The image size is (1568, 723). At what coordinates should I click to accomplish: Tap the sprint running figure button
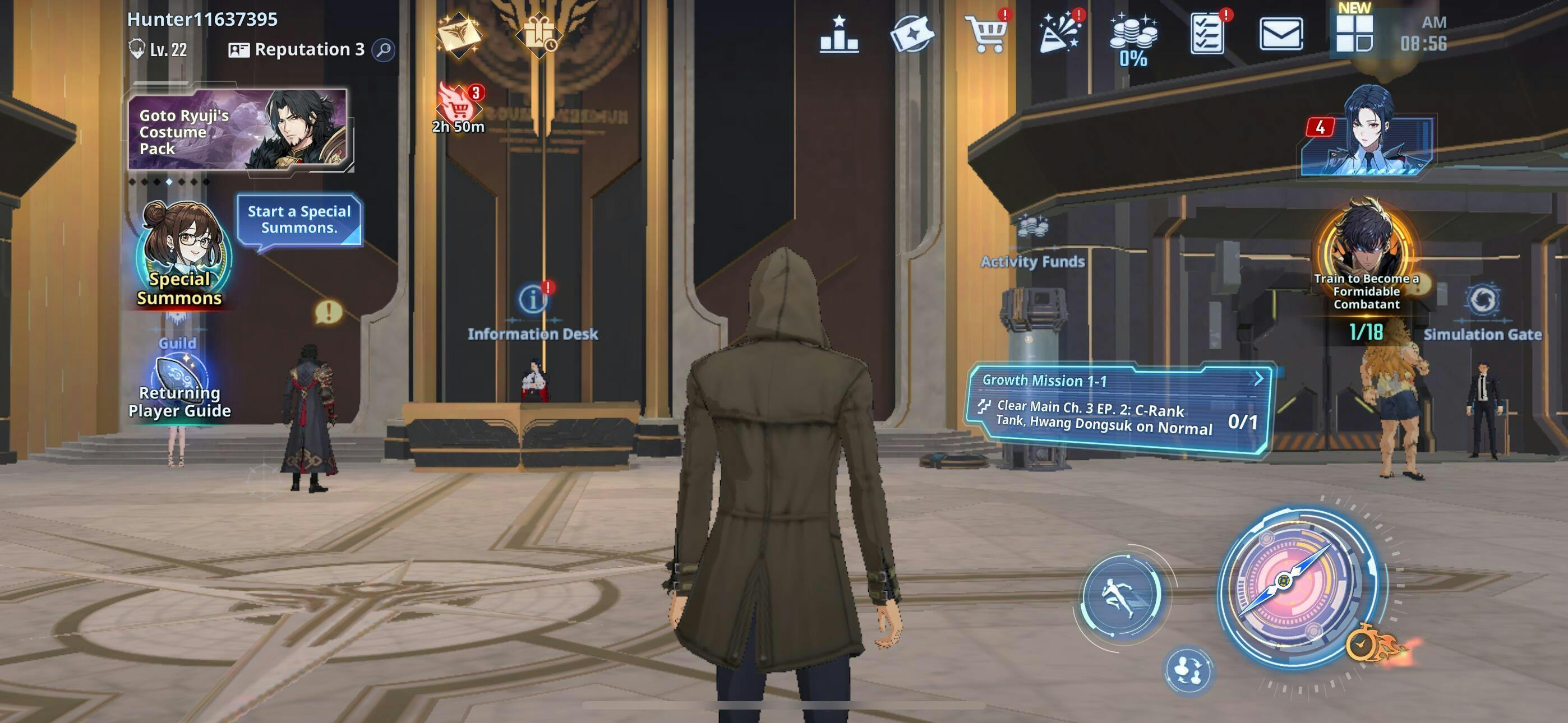1121,596
